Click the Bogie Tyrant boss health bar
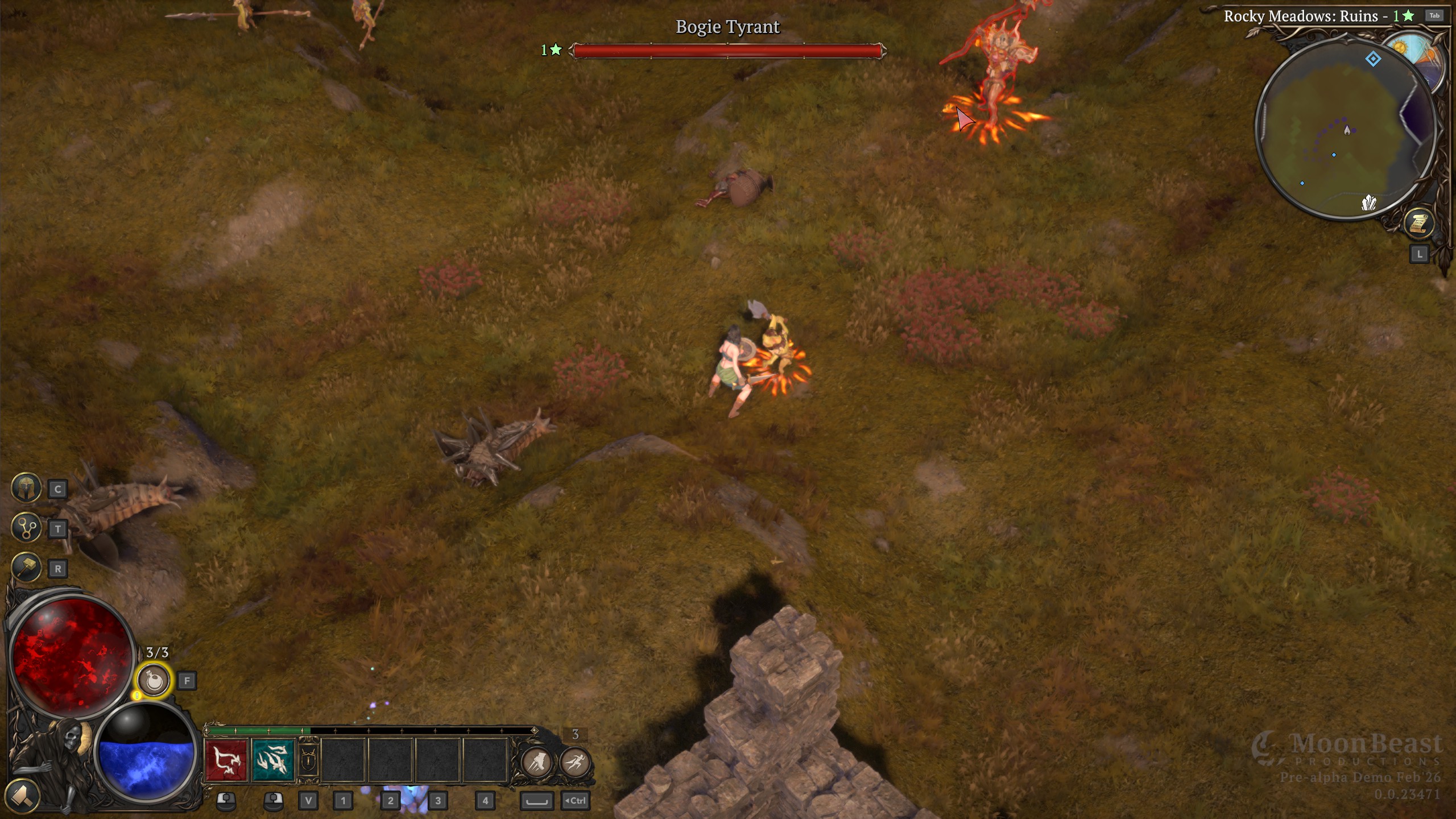This screenshot has width=1456, height=819. pos(727,51)
